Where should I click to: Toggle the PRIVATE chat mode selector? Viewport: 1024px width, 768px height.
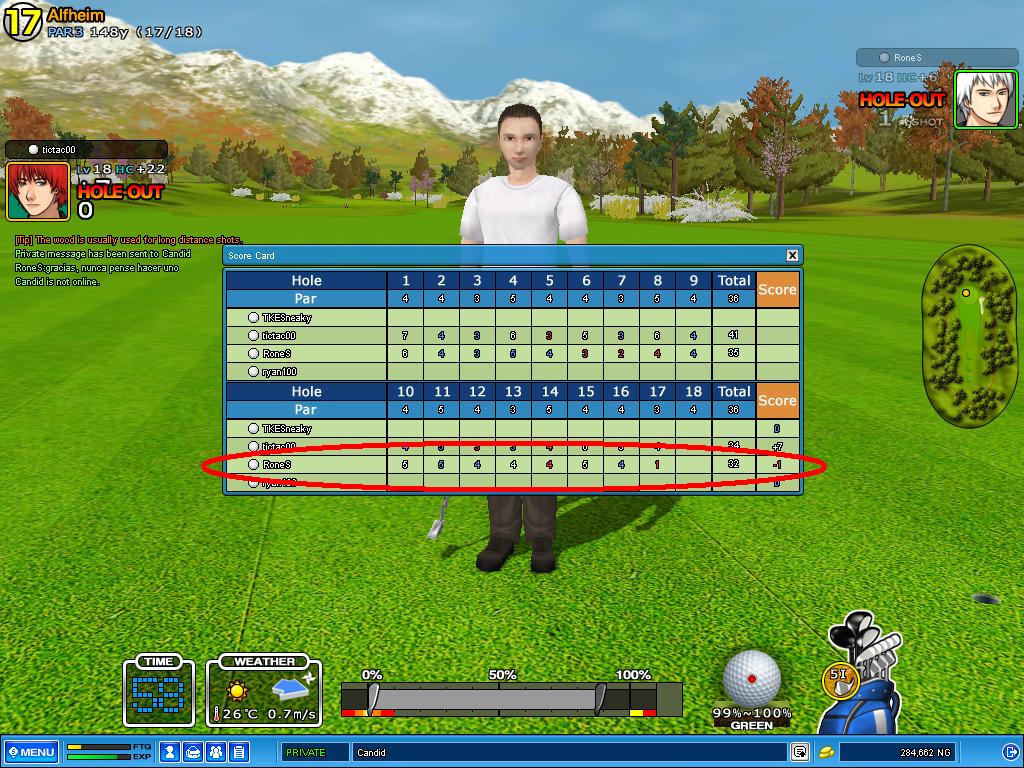(314, 752)
